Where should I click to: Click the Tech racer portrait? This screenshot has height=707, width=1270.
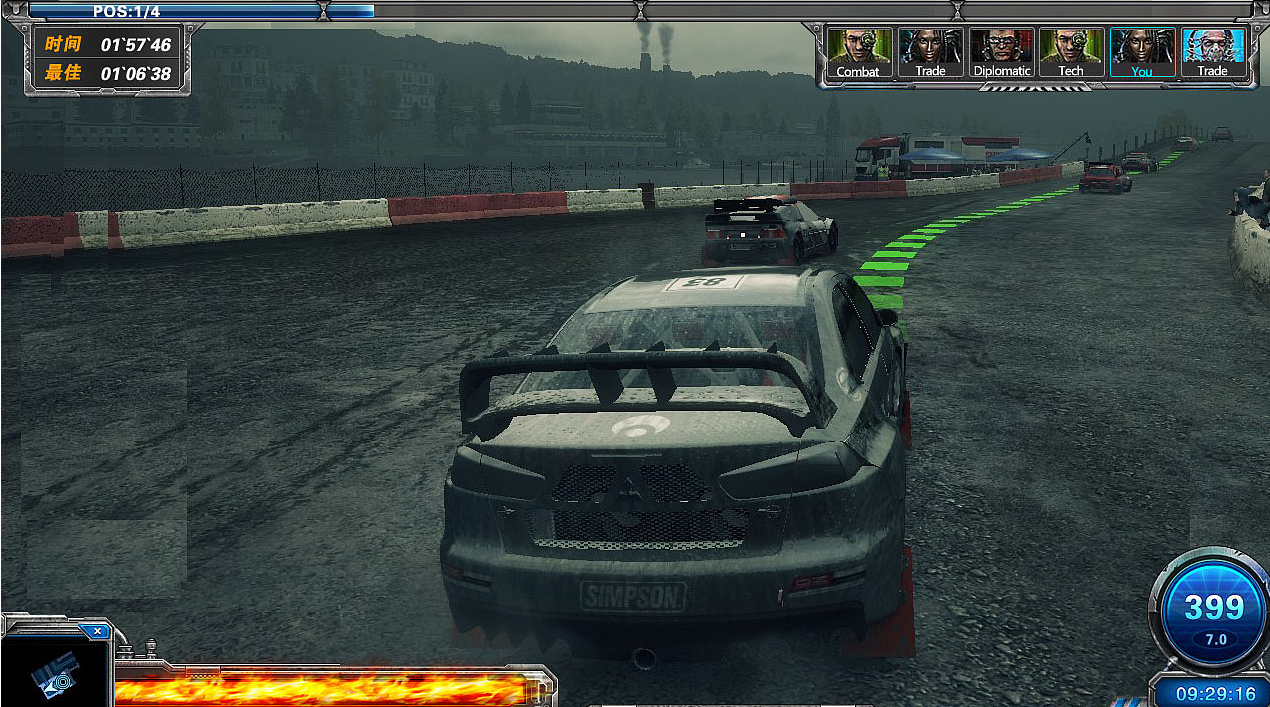[1071, 52]
